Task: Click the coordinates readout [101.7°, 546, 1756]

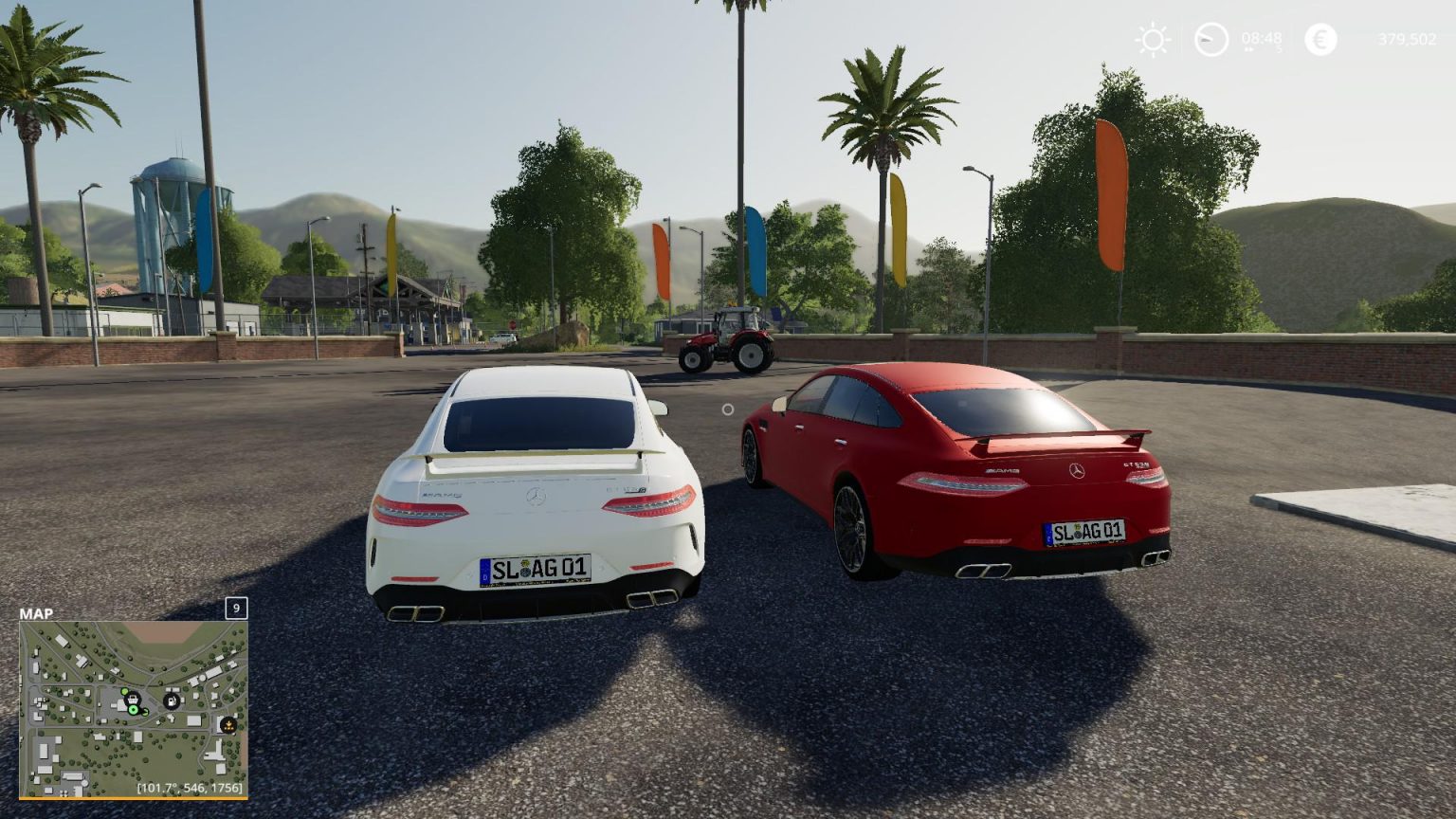Action: pos(188,787)
